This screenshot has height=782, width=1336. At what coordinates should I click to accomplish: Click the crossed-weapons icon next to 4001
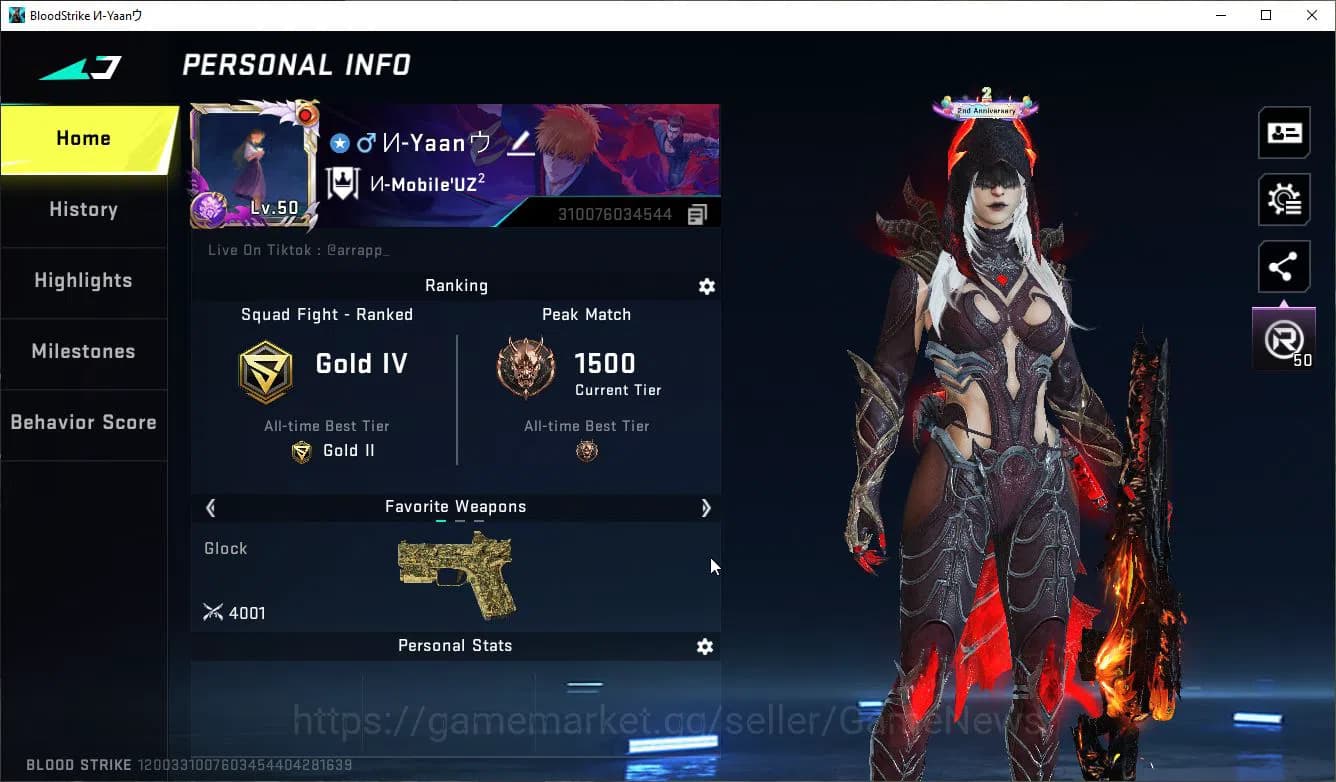pyautogui.click(x=213, y=612)
